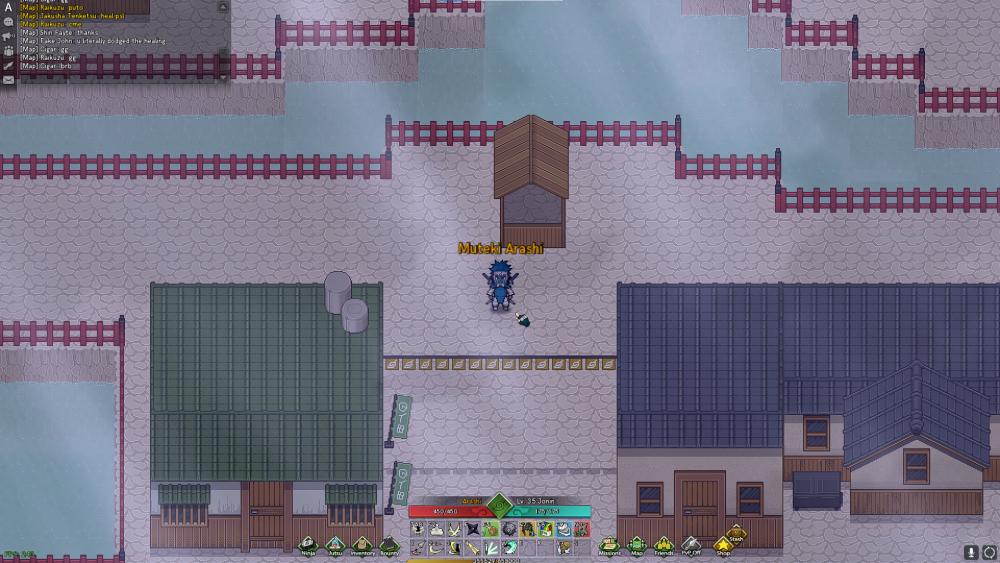Open the Friends list
The image size is (1000, 563).
point(664,544)
